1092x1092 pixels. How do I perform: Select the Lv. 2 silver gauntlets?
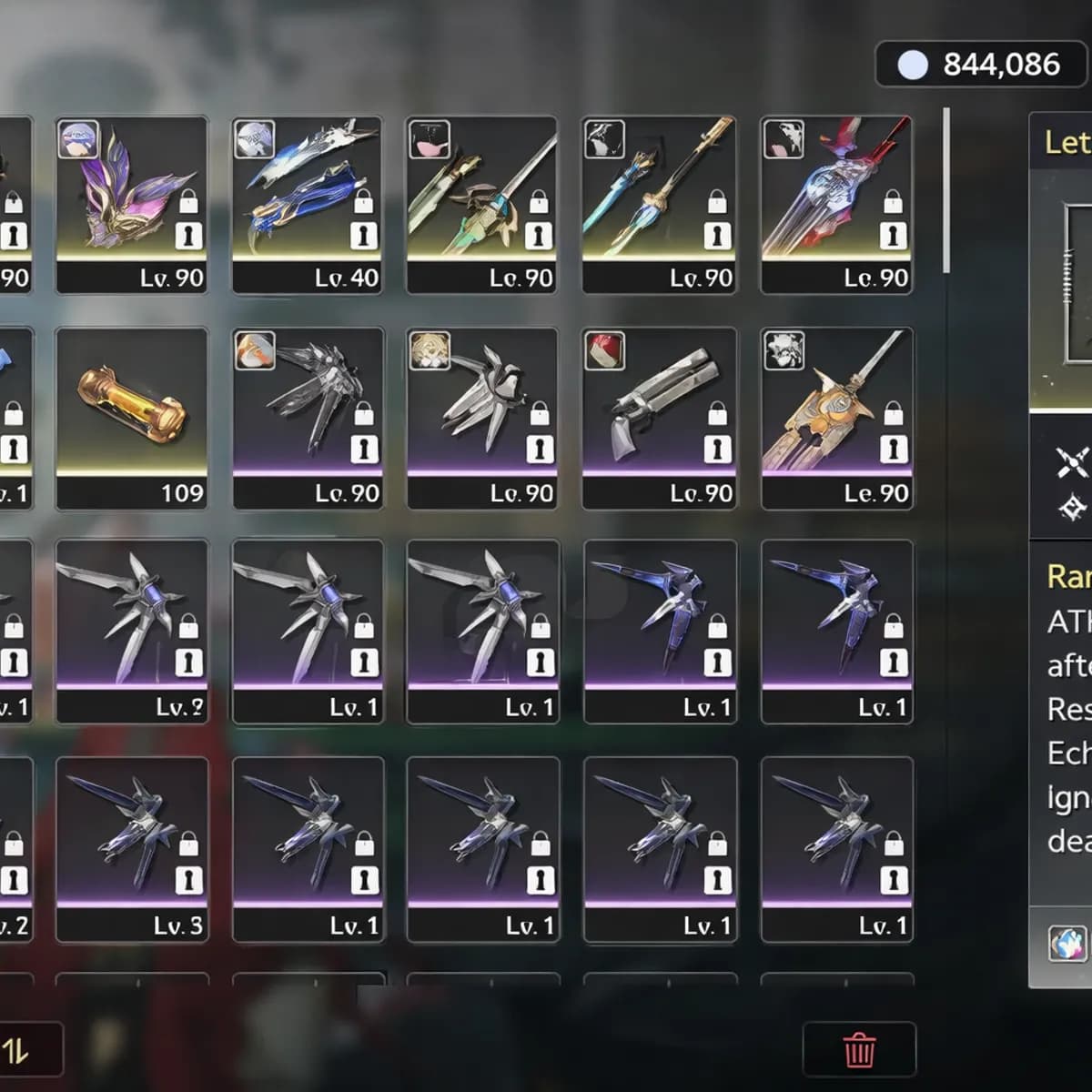coord(132,632)
